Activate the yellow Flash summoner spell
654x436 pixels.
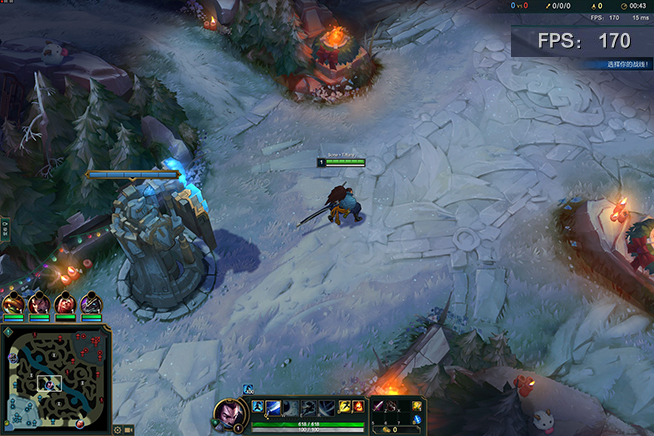[343, 406]
